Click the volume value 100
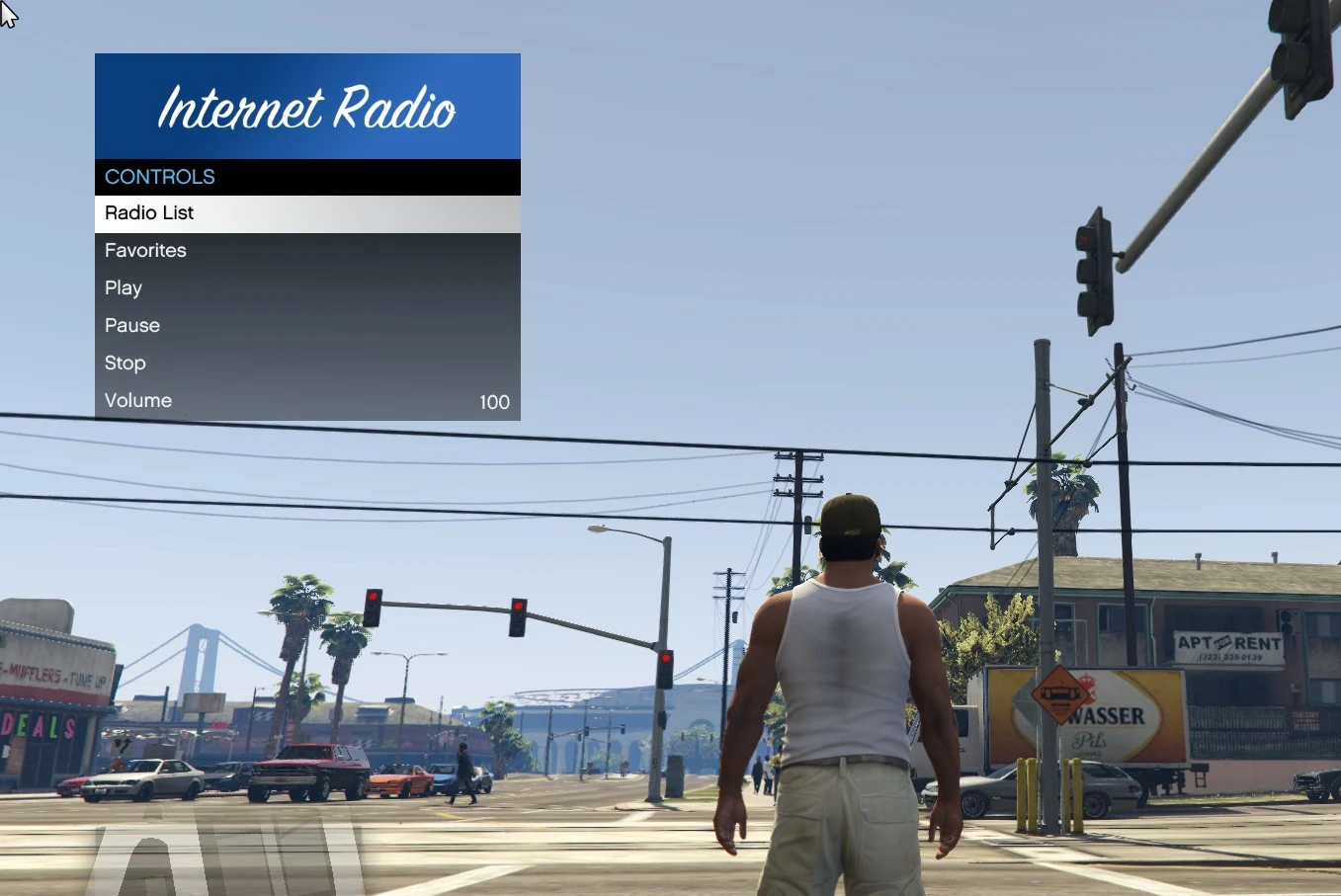The image size is (1341, 896). coord(494,402)
